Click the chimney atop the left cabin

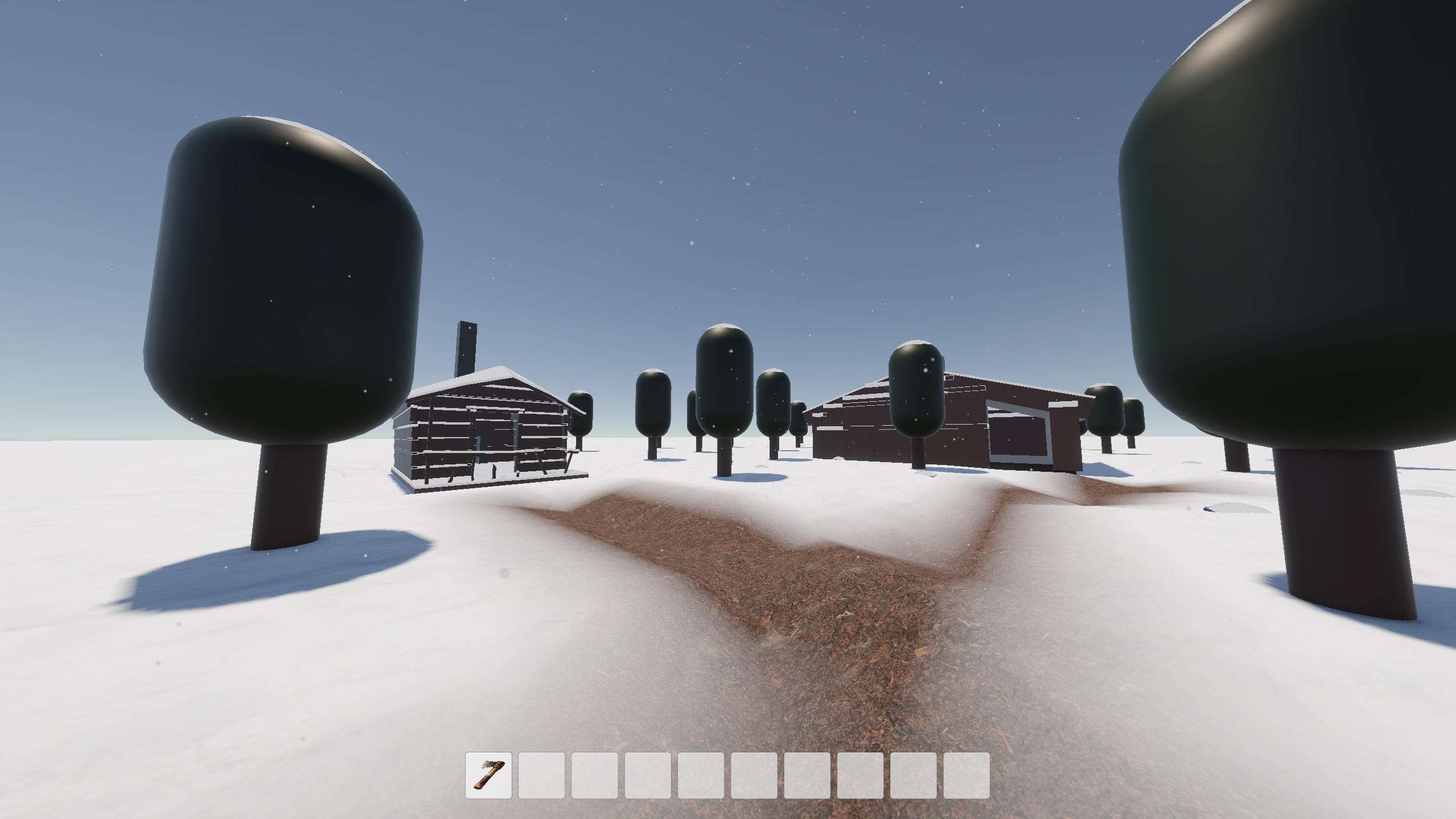click(x=466, y=347)
